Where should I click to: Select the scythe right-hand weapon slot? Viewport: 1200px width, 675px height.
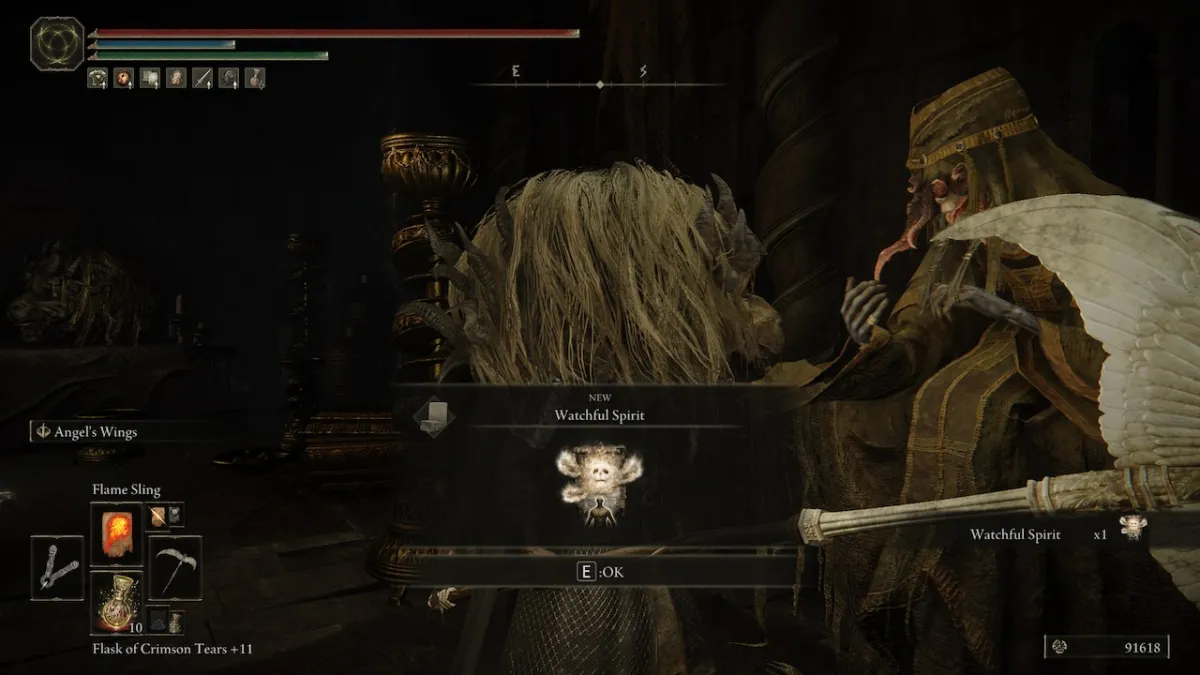tap(175, 567)
